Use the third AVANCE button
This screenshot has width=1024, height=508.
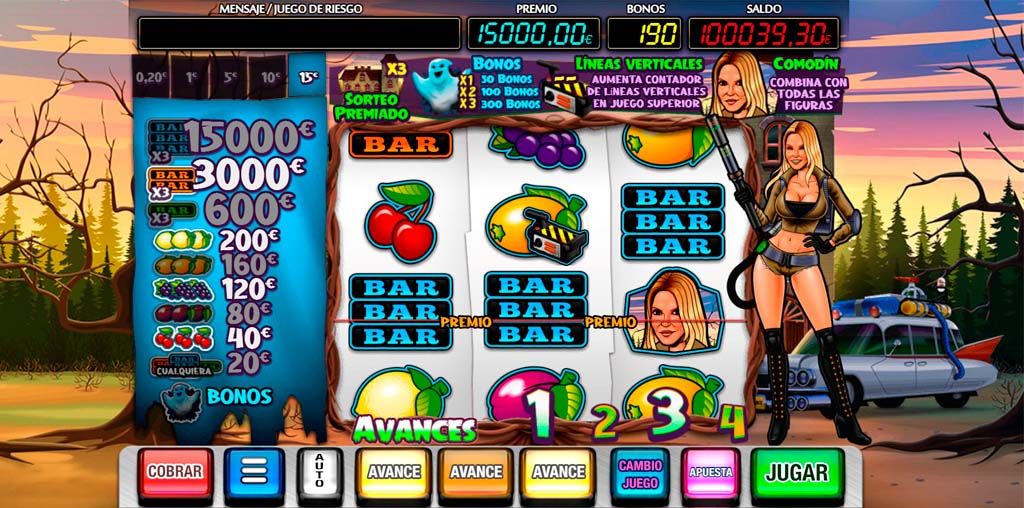[x=558, y=472]
